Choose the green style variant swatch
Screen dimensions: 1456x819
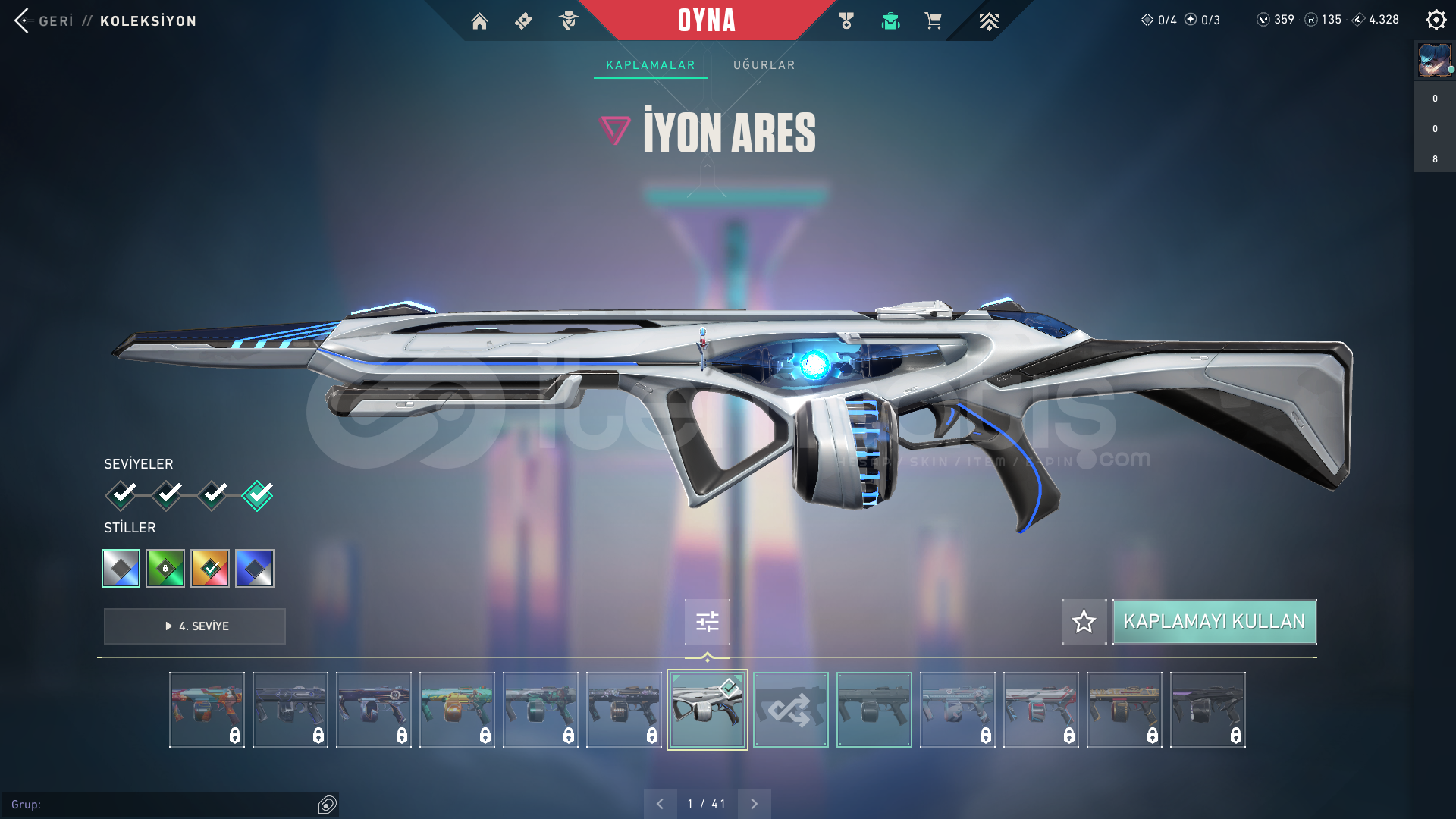pos(165,568)
